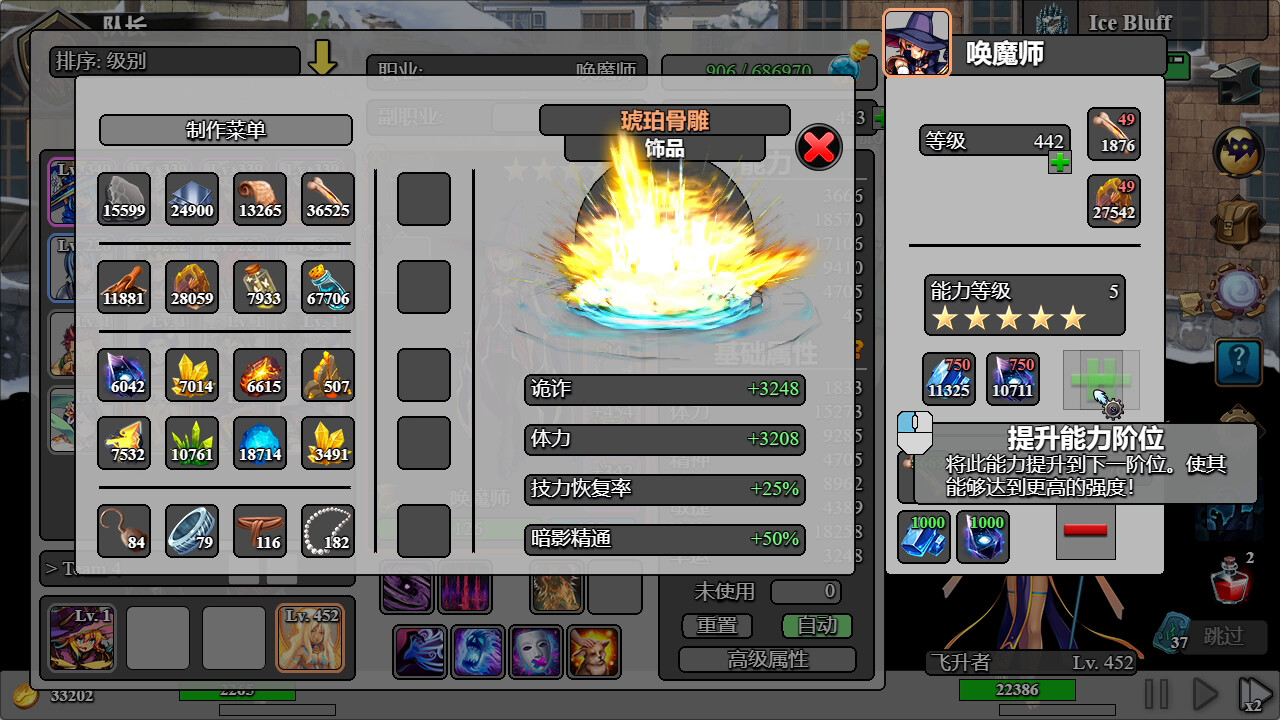This screenshot has height=720, width=1280.
Task: Select the white mask skill icon
Action: 536,652
